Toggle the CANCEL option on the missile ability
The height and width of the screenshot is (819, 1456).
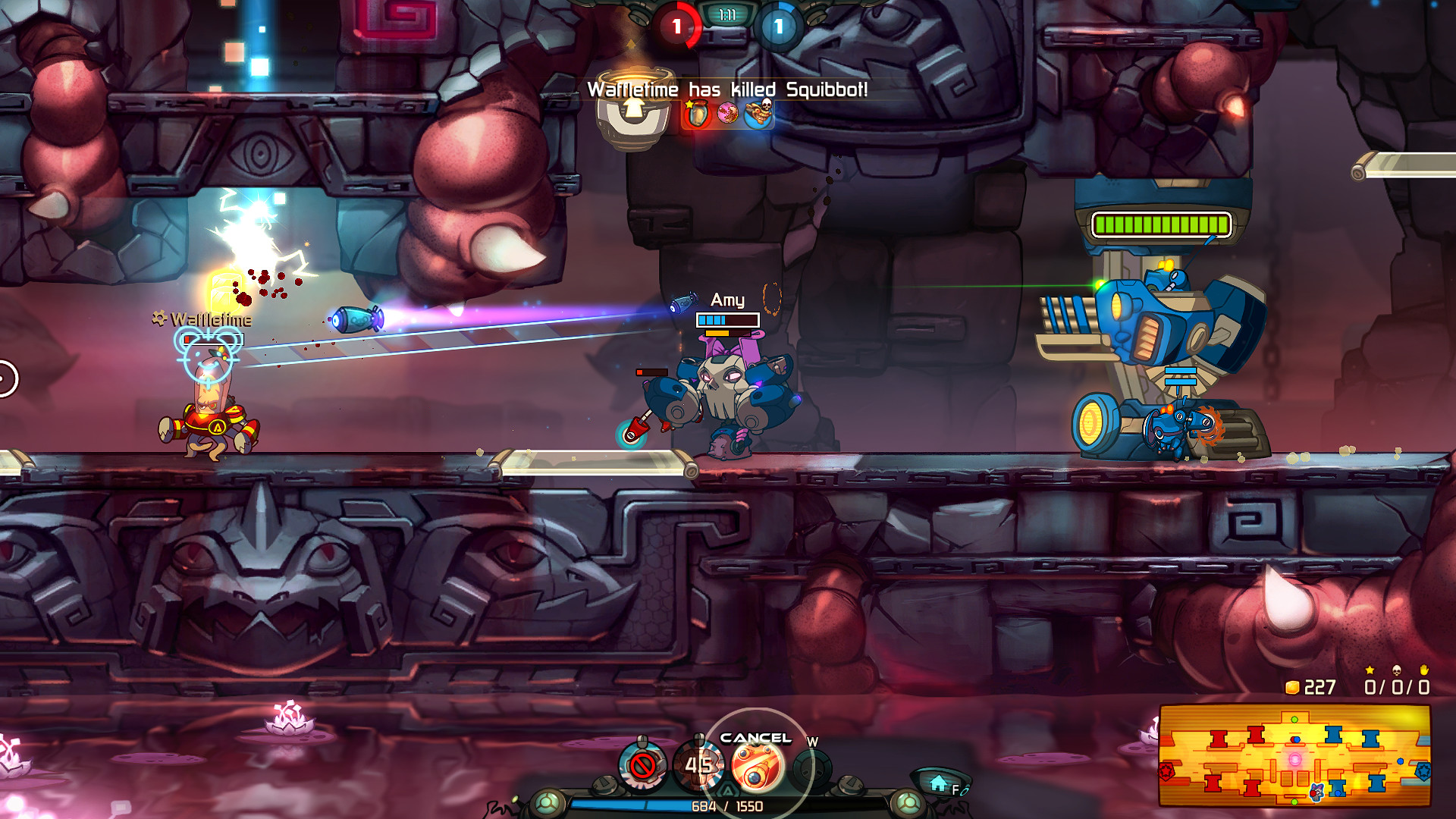coord(755,738)
